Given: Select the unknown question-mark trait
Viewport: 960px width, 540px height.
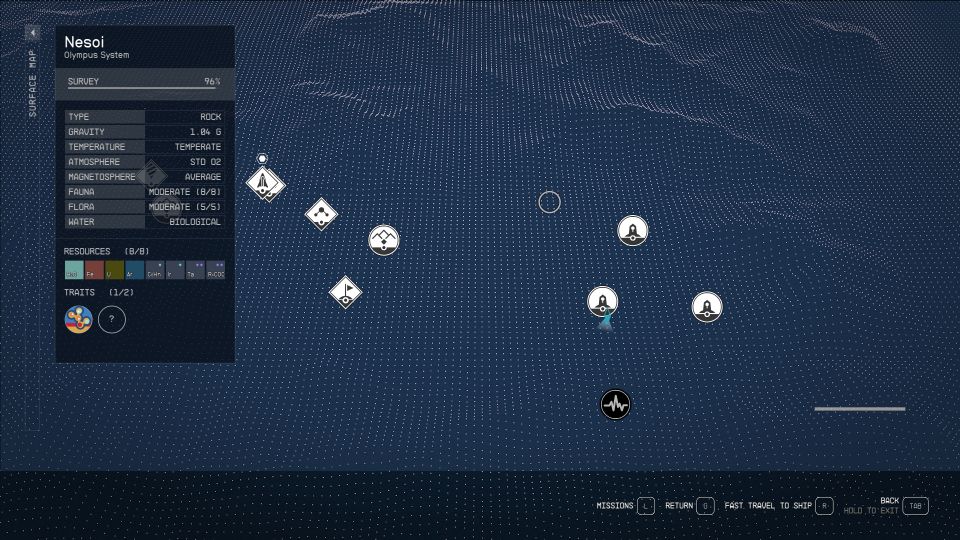Looking at the screenshot, I should coord(112,320).
